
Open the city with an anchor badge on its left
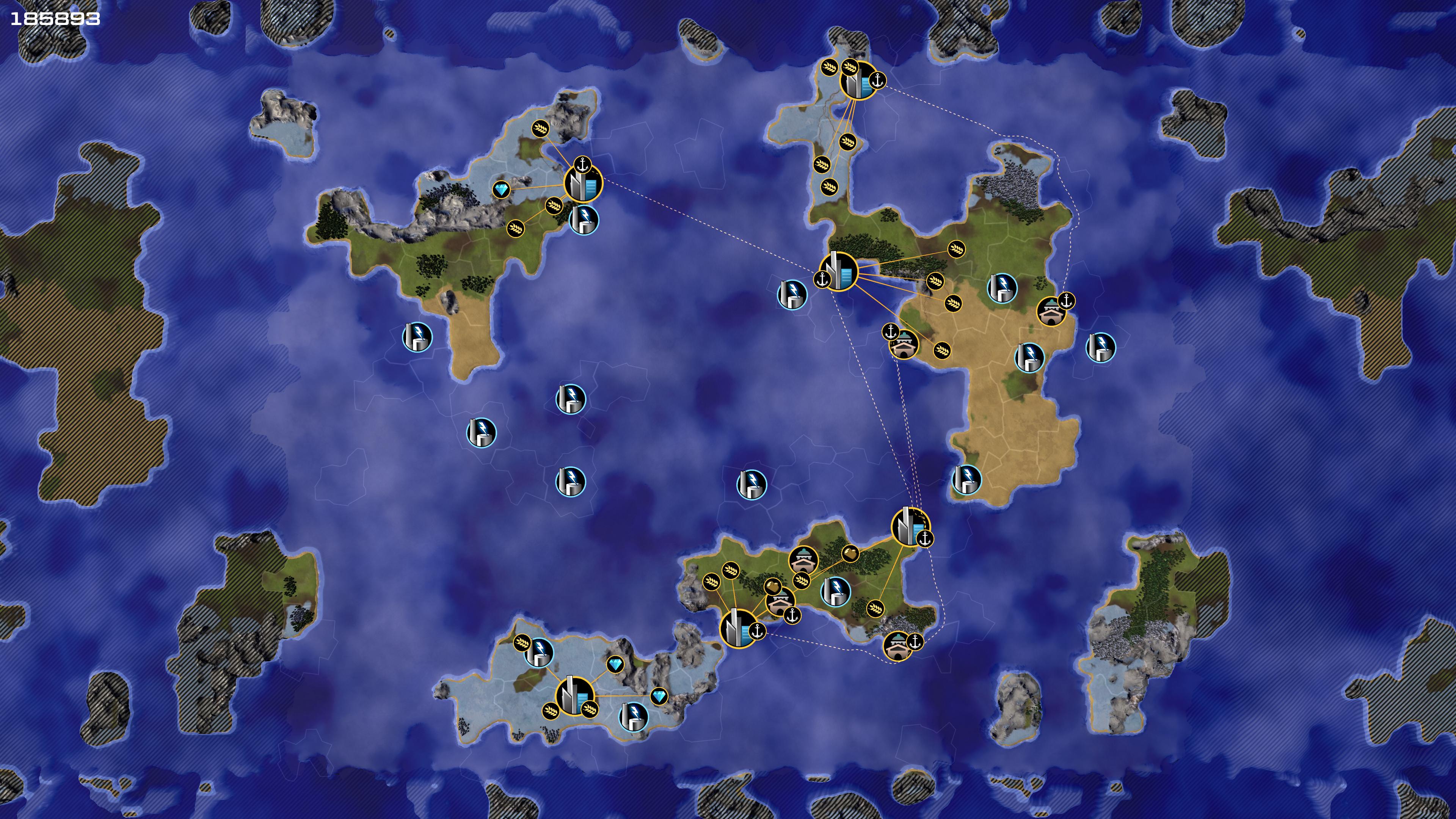839,271
